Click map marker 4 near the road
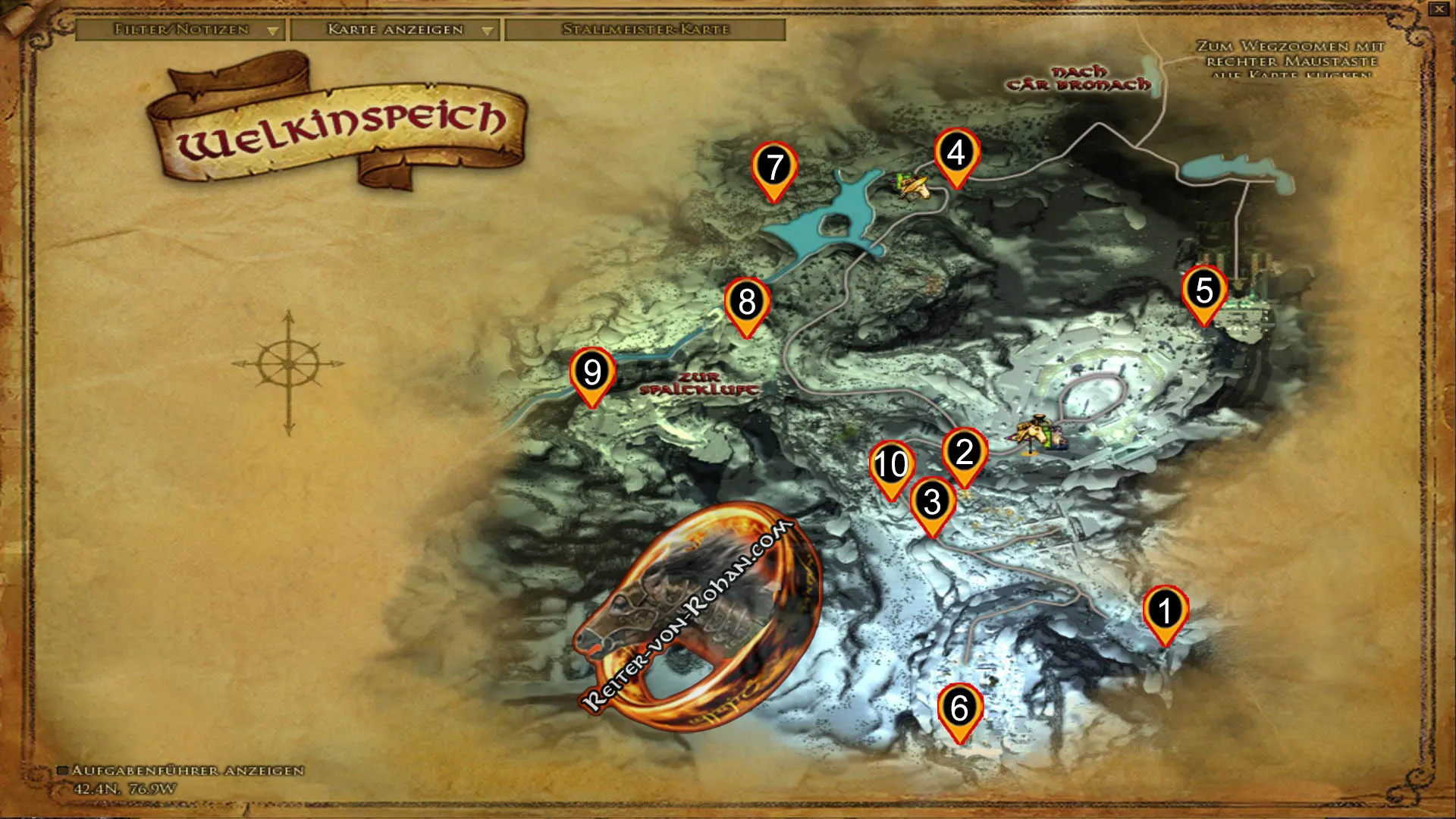This screenshot has height=819, width=1456. point(956,156)
